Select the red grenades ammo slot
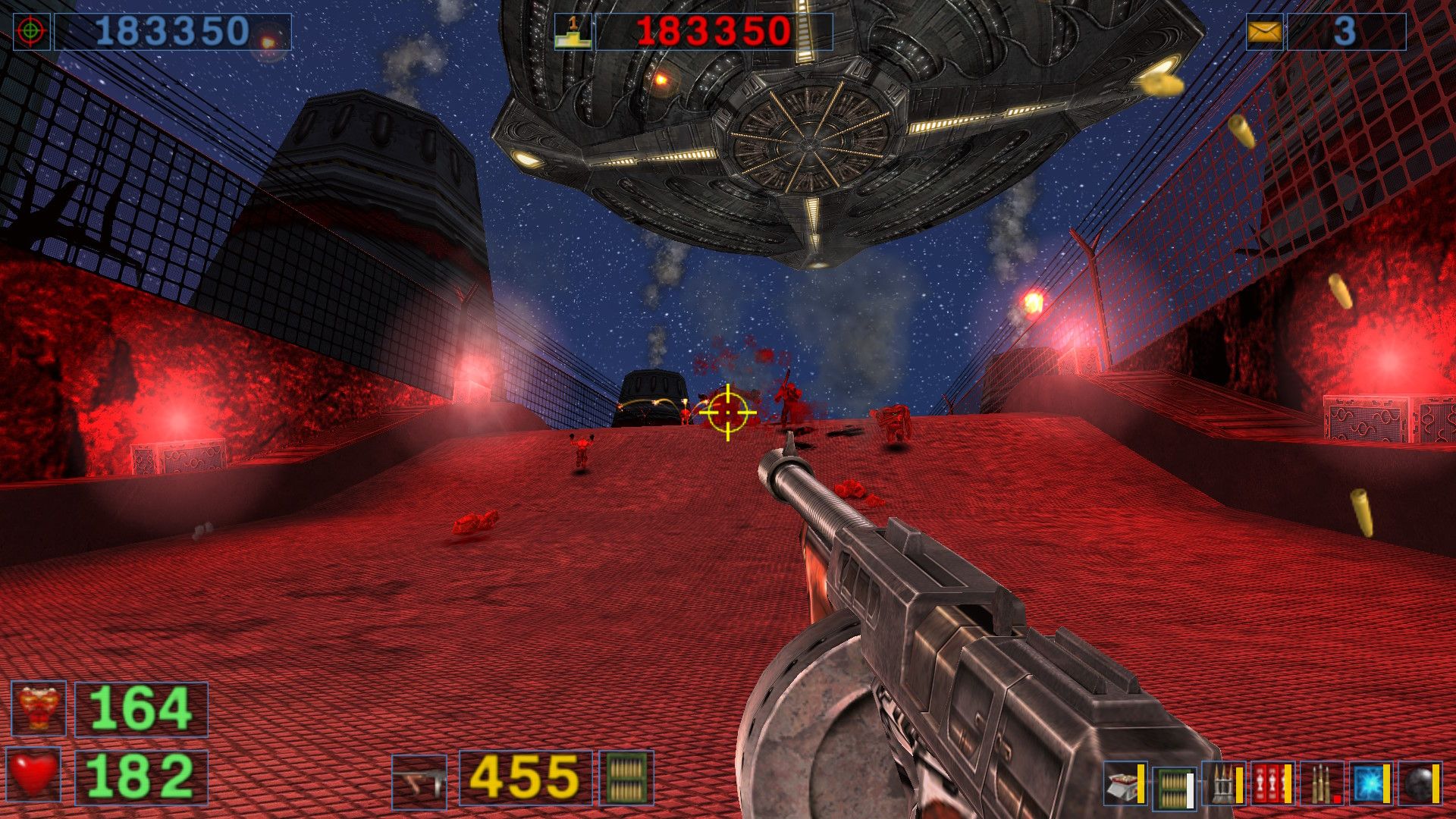This screenshot has width=1456, height=819. coord(1272,784)
